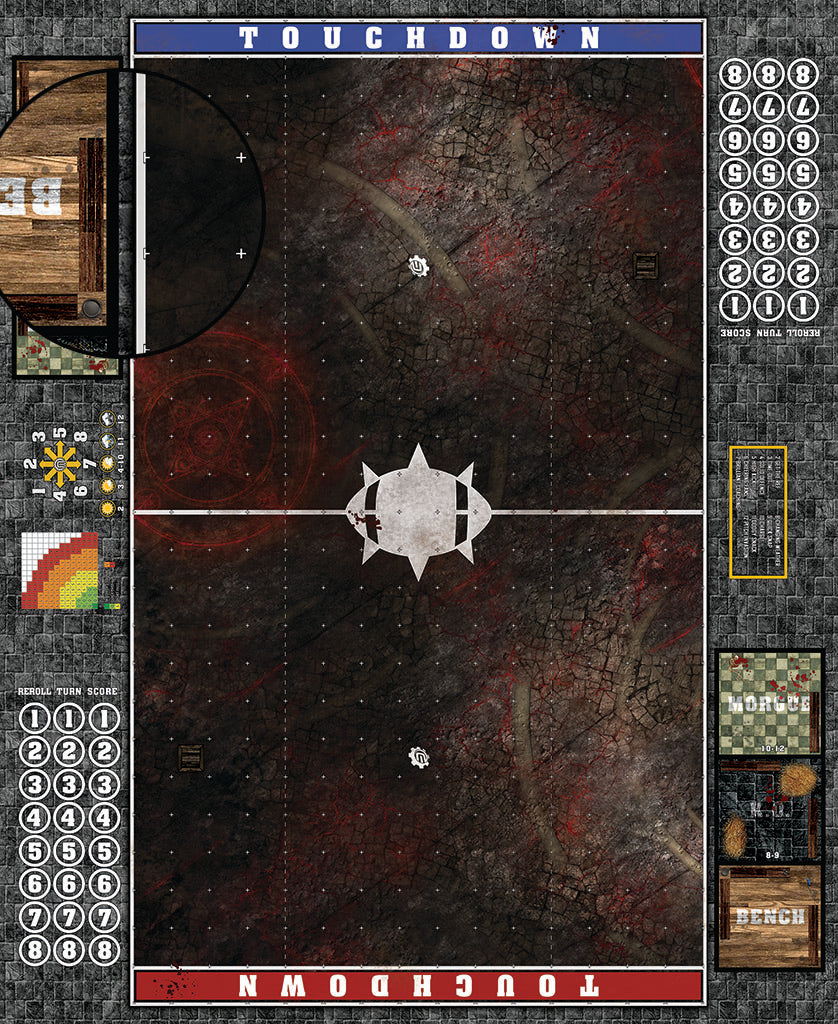Click the spiked ball emblem at midfield
The image size is (838, 1024).
tap(419, 511)
